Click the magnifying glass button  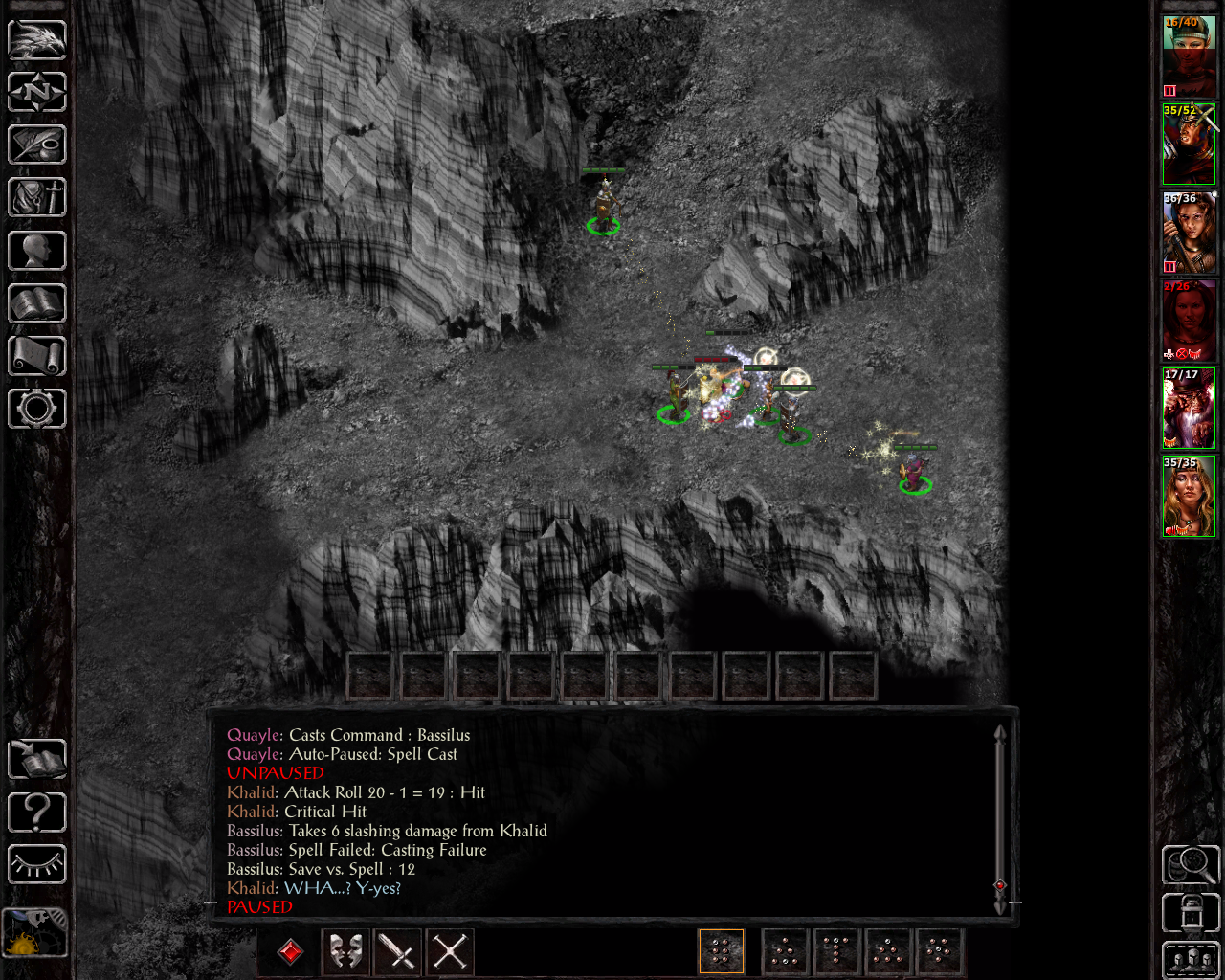pos(1190,864)
